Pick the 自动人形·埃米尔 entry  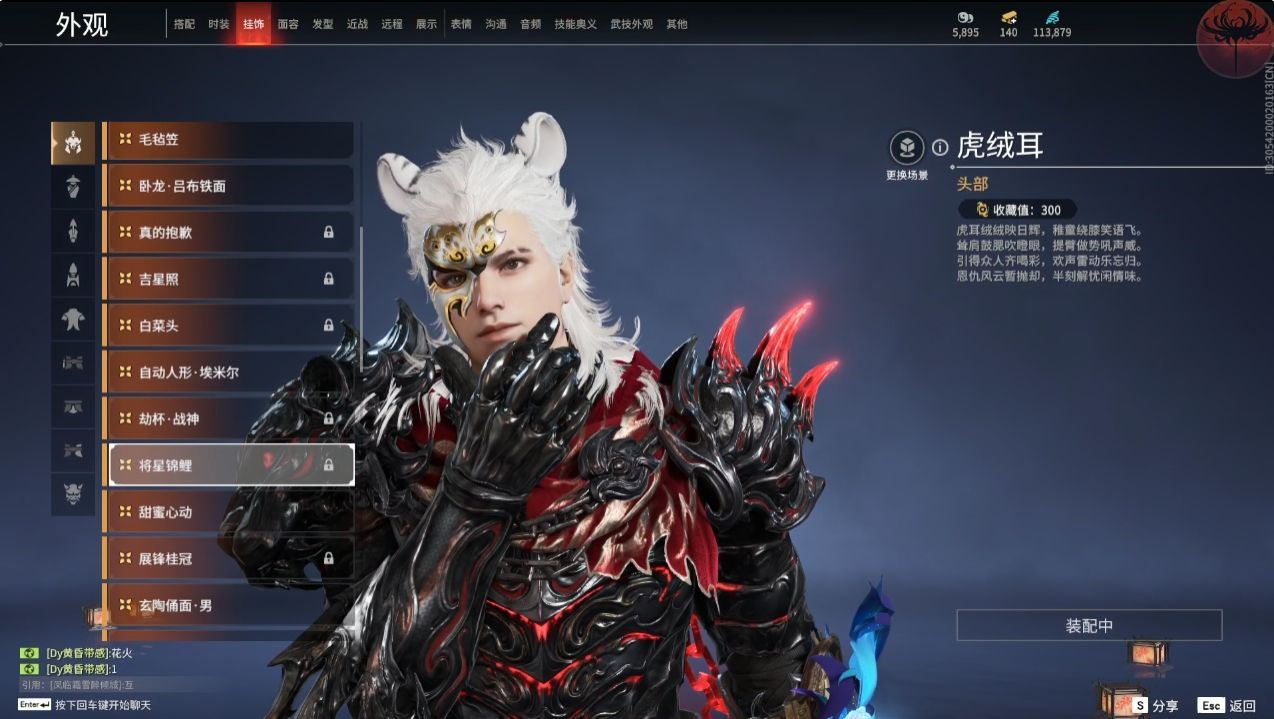point(228,372)
